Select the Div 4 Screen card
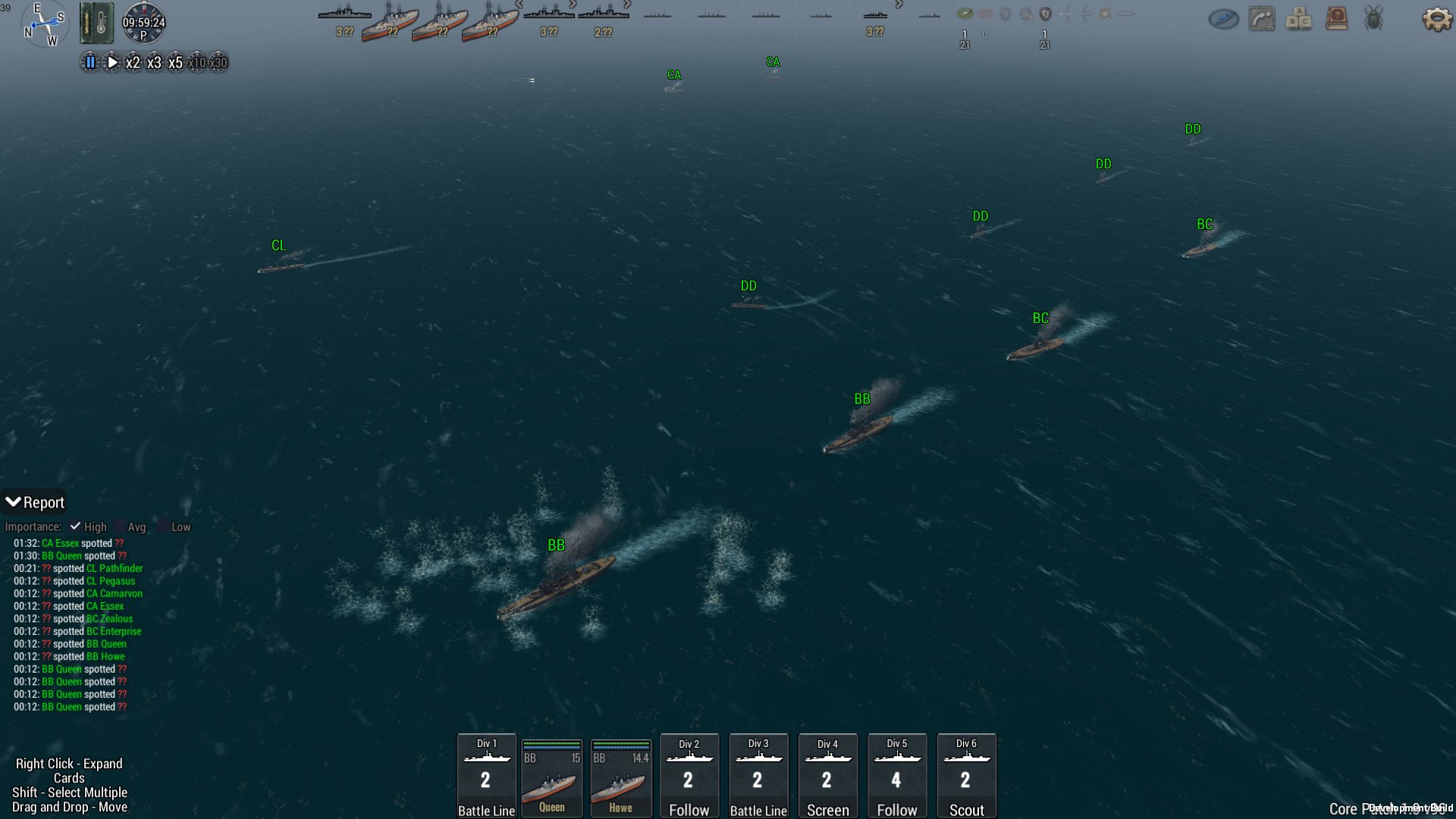Image resolution: width=1456 pixels, height=819 pixels. coord(827,776)
